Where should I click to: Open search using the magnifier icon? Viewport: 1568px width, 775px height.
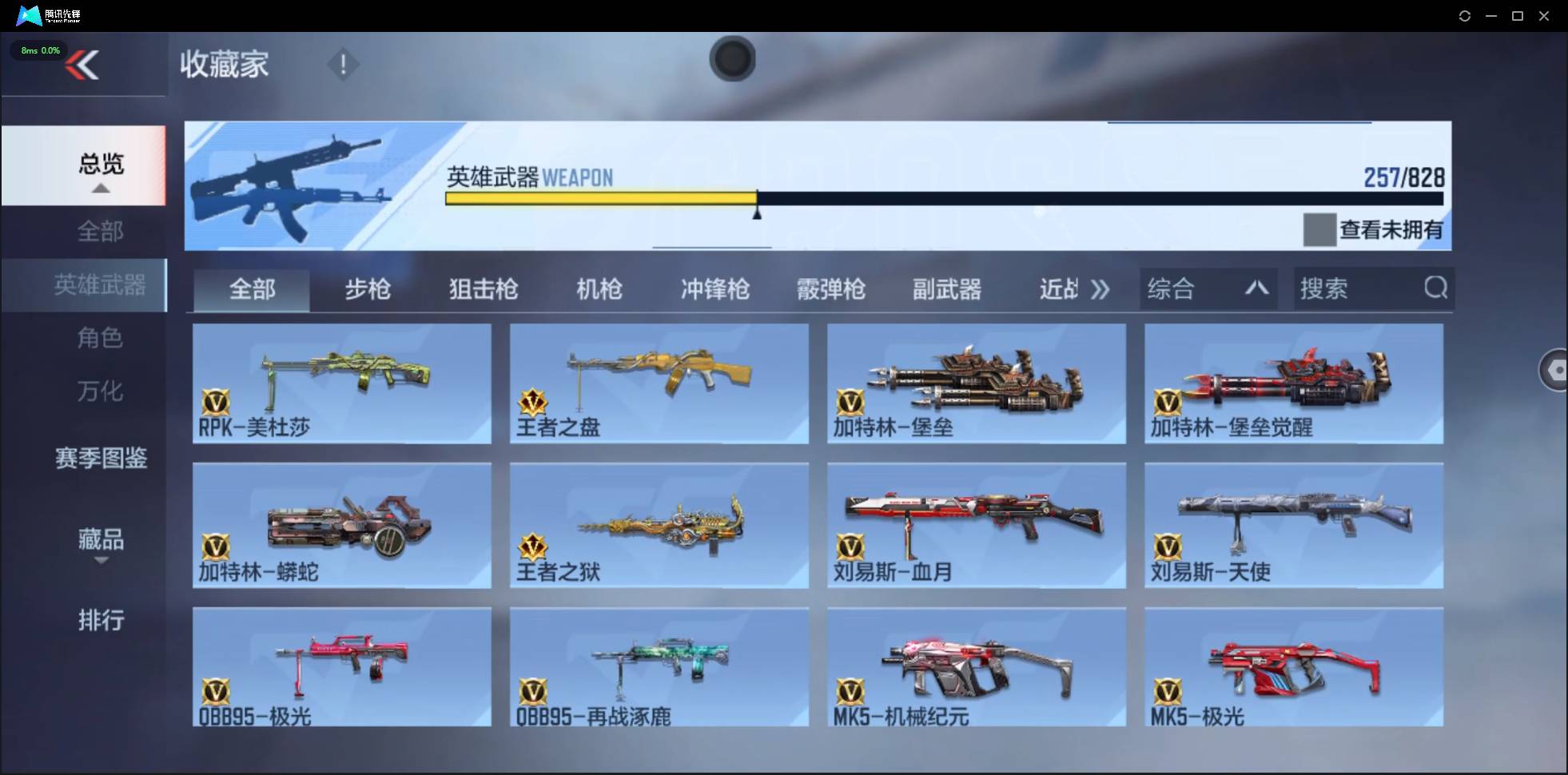point(1436,288)
